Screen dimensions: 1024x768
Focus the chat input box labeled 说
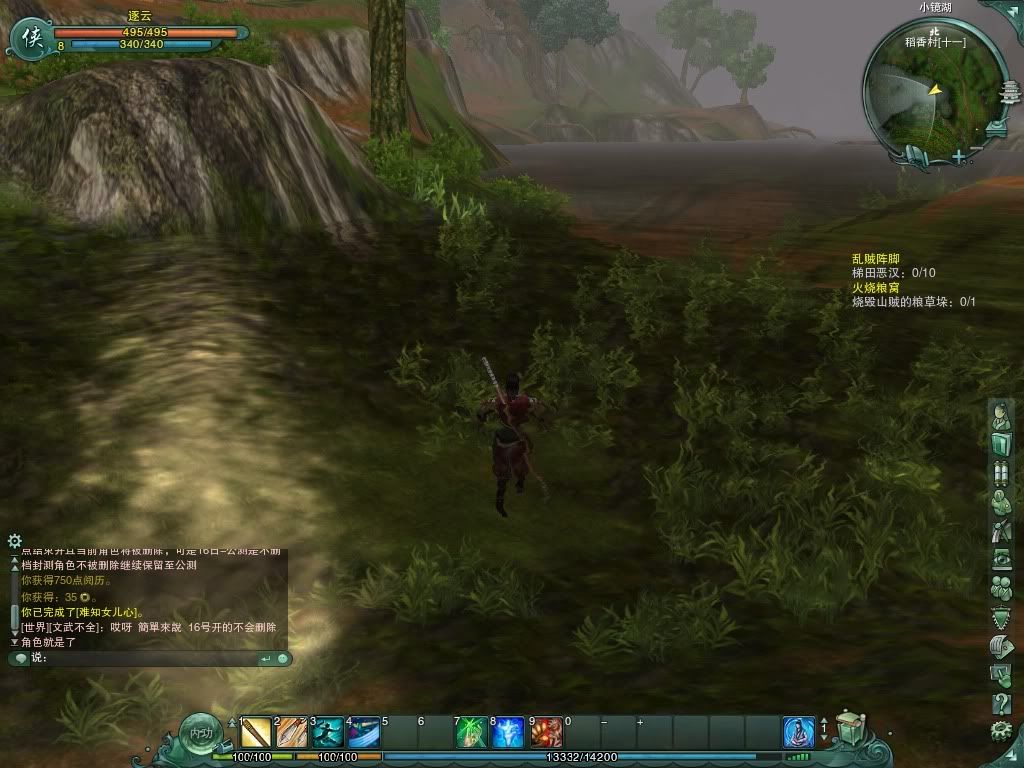150,658
